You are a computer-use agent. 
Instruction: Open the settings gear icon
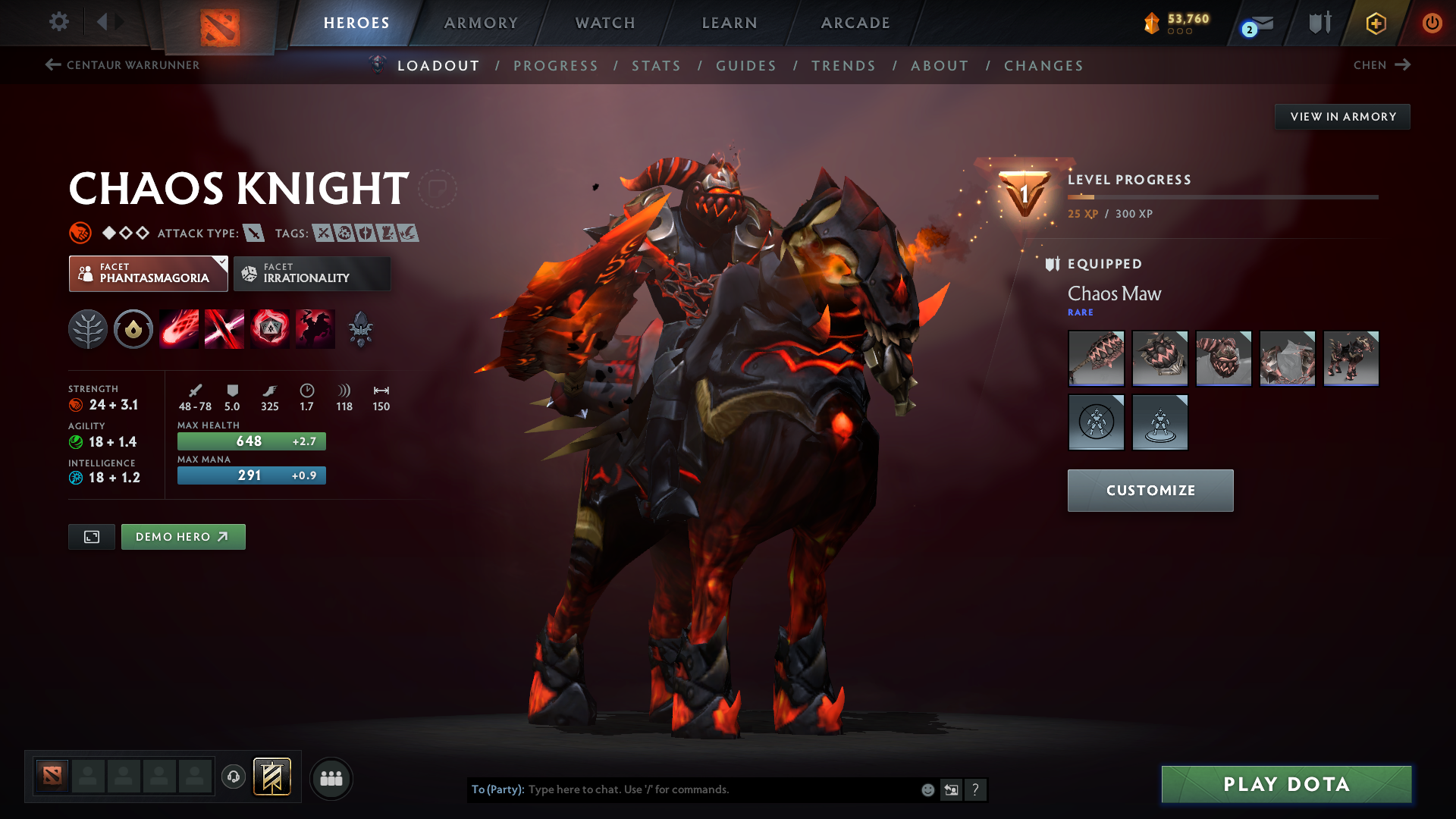click(x=59, y=23)
